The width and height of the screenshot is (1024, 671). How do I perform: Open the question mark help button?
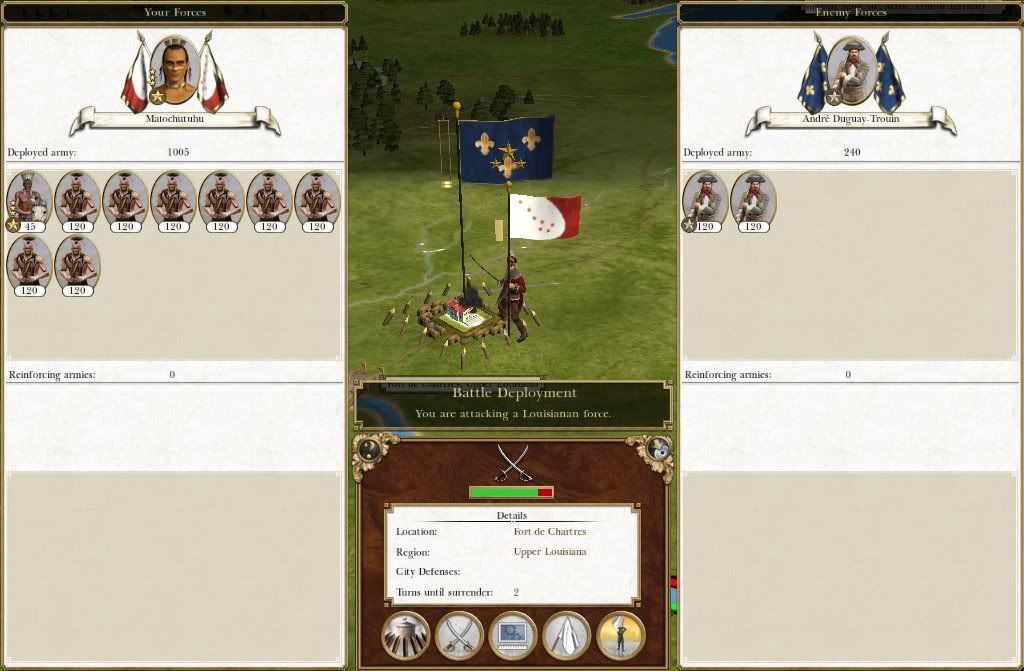click(368, 449)
